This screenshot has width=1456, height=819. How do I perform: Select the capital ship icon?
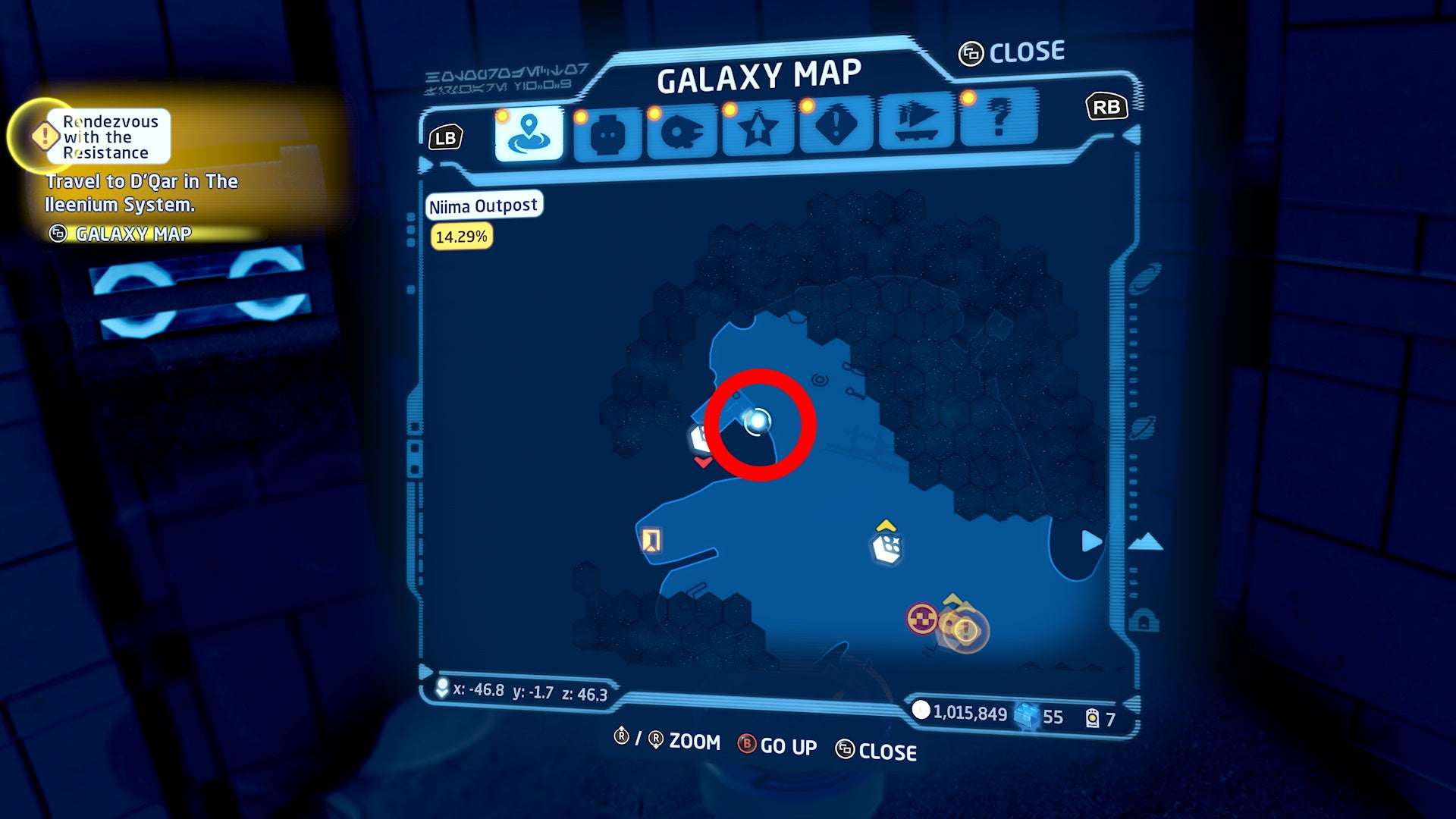point(918,123)
